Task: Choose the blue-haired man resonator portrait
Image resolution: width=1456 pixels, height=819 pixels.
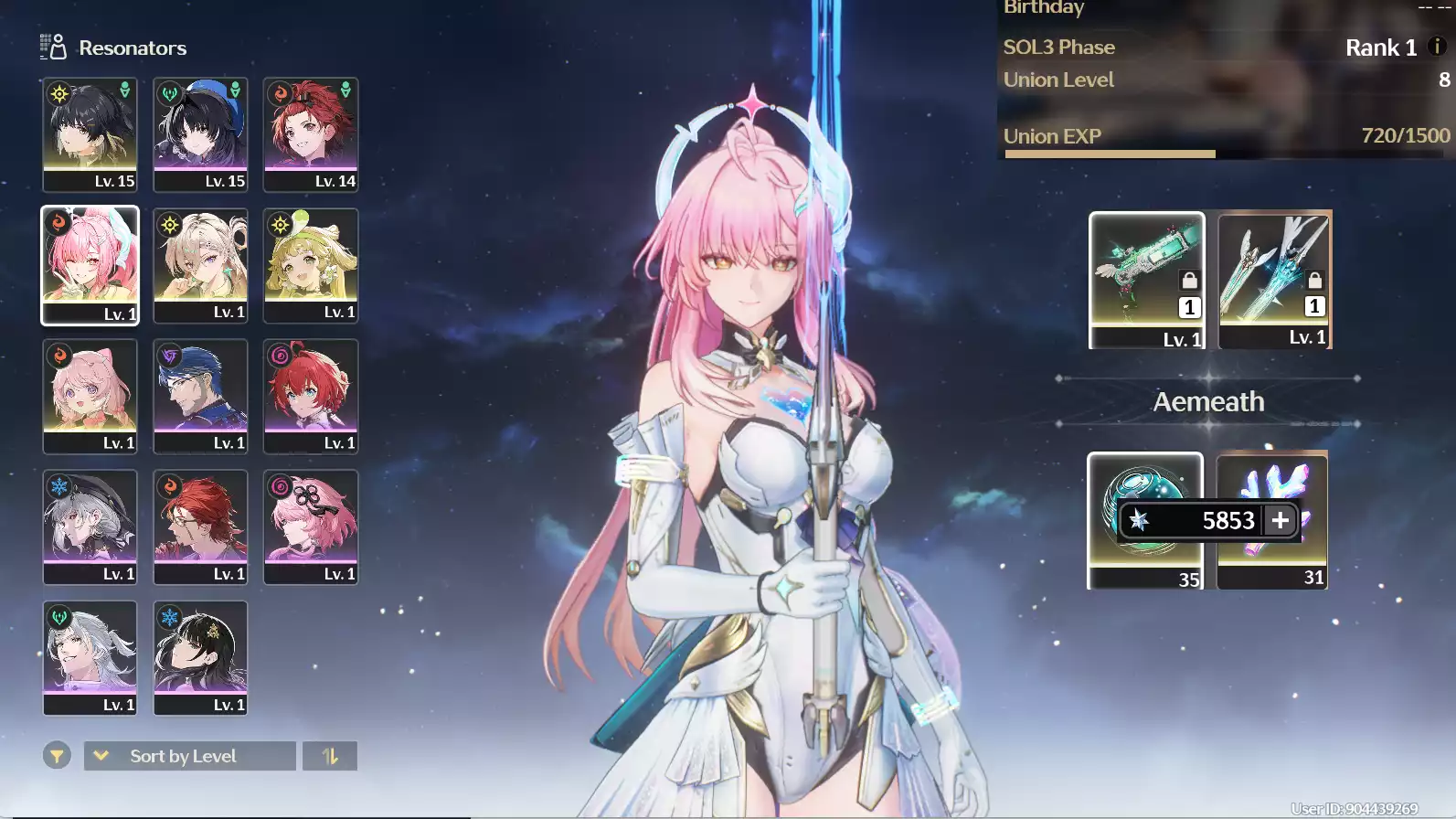Action: (x=200, y=396)
